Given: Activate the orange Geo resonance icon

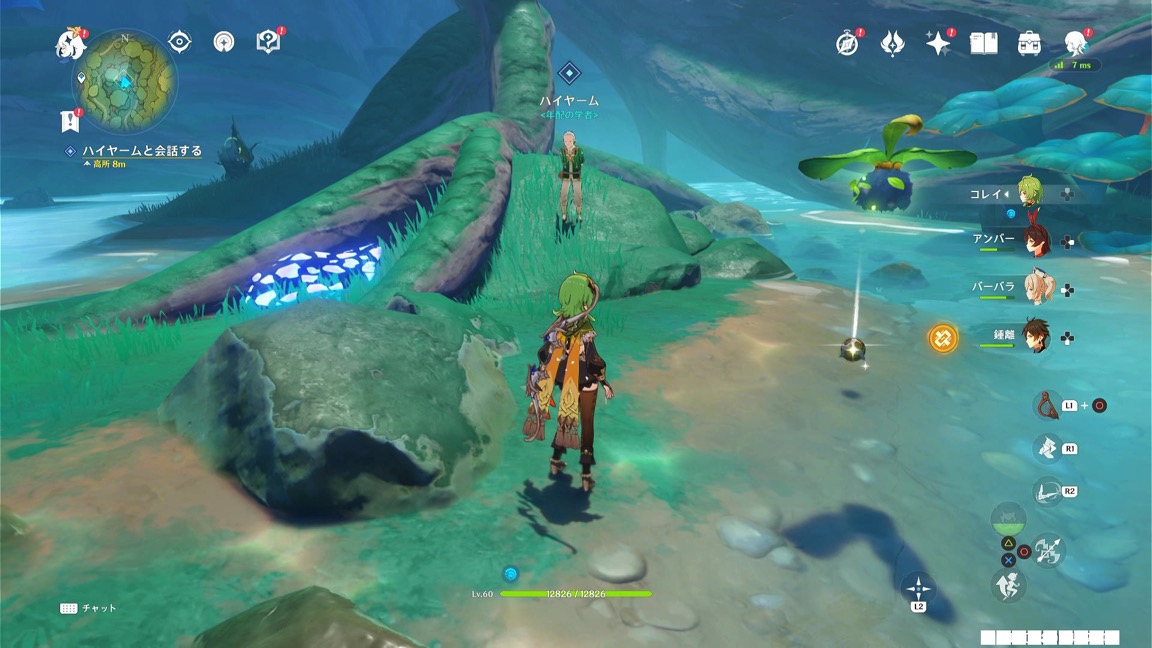Looking at the screenshot, I should (x=942, y=338).
